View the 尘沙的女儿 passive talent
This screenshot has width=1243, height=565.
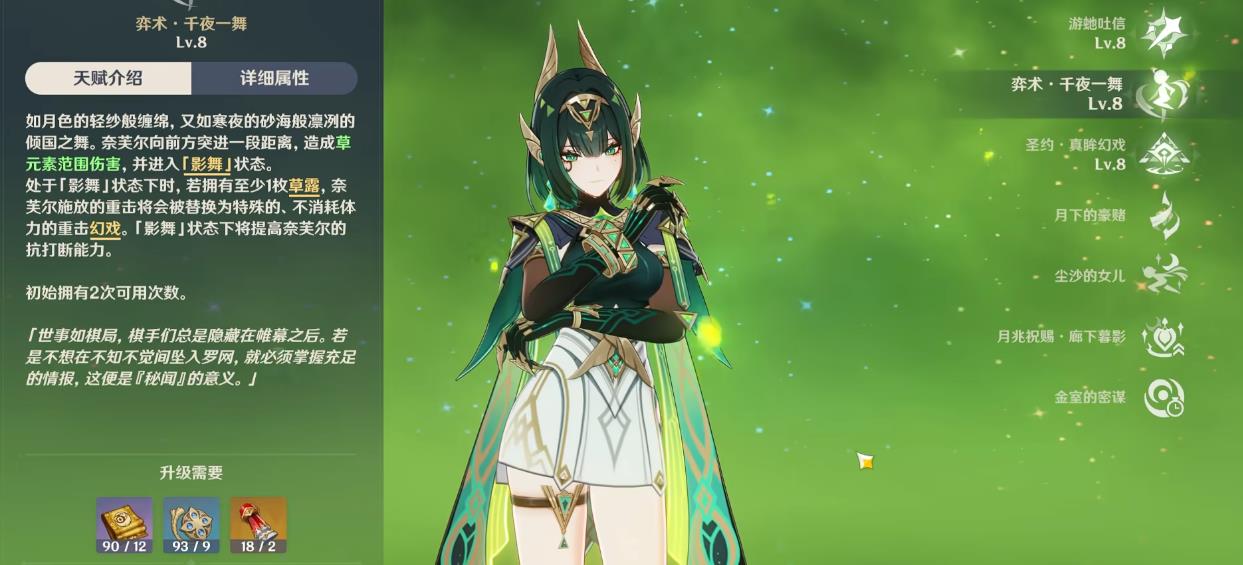click(x=1164, y=275)
